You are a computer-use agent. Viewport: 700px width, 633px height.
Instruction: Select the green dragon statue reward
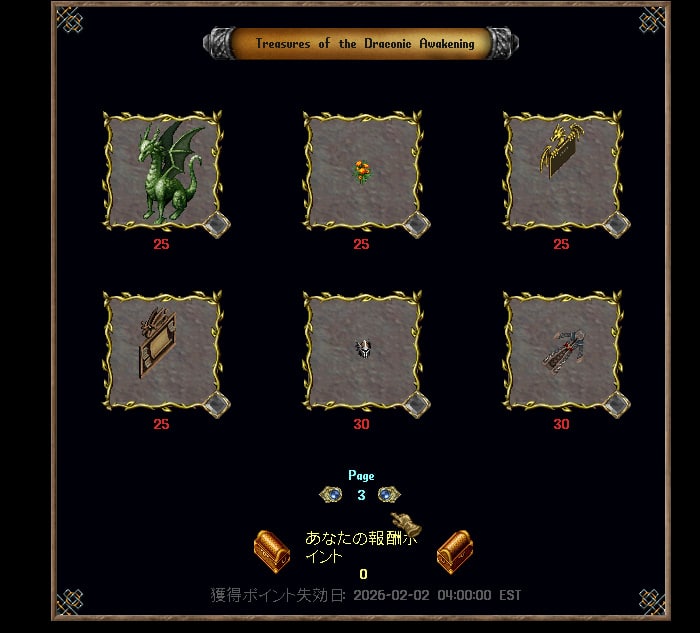(x=162, y=171)
